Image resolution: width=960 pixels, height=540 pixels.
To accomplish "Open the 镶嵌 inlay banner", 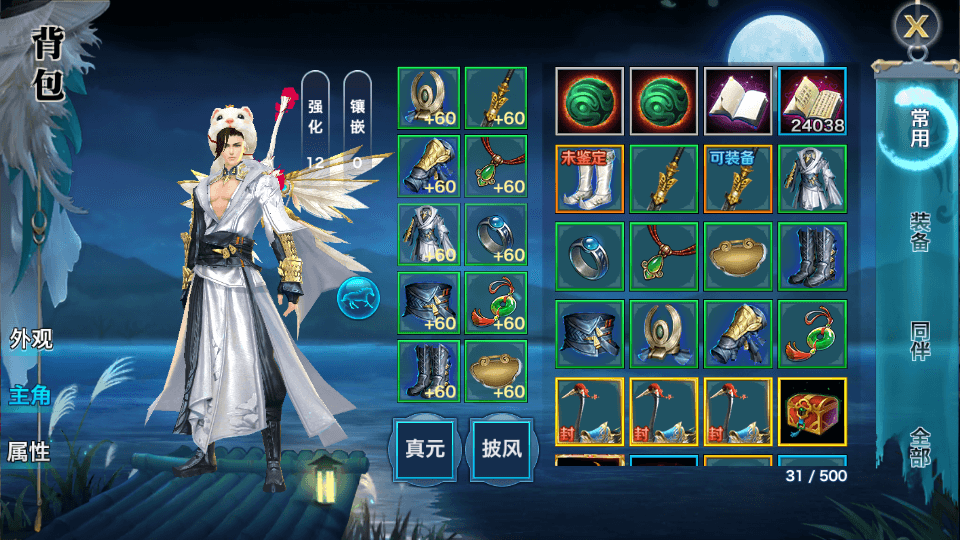I will click(357, 120).
